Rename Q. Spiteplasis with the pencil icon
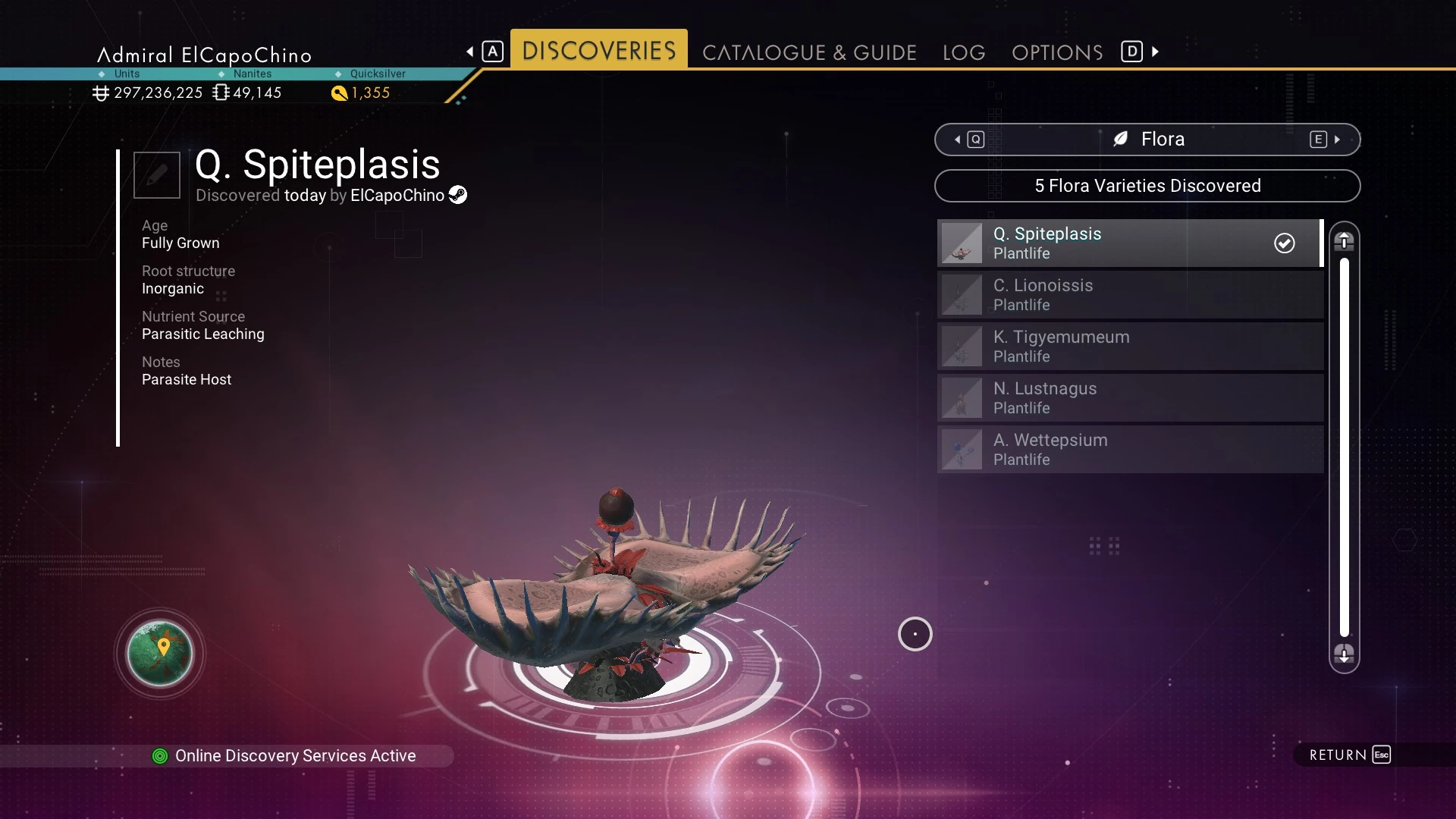The image size is (1456, 819). 157,175
